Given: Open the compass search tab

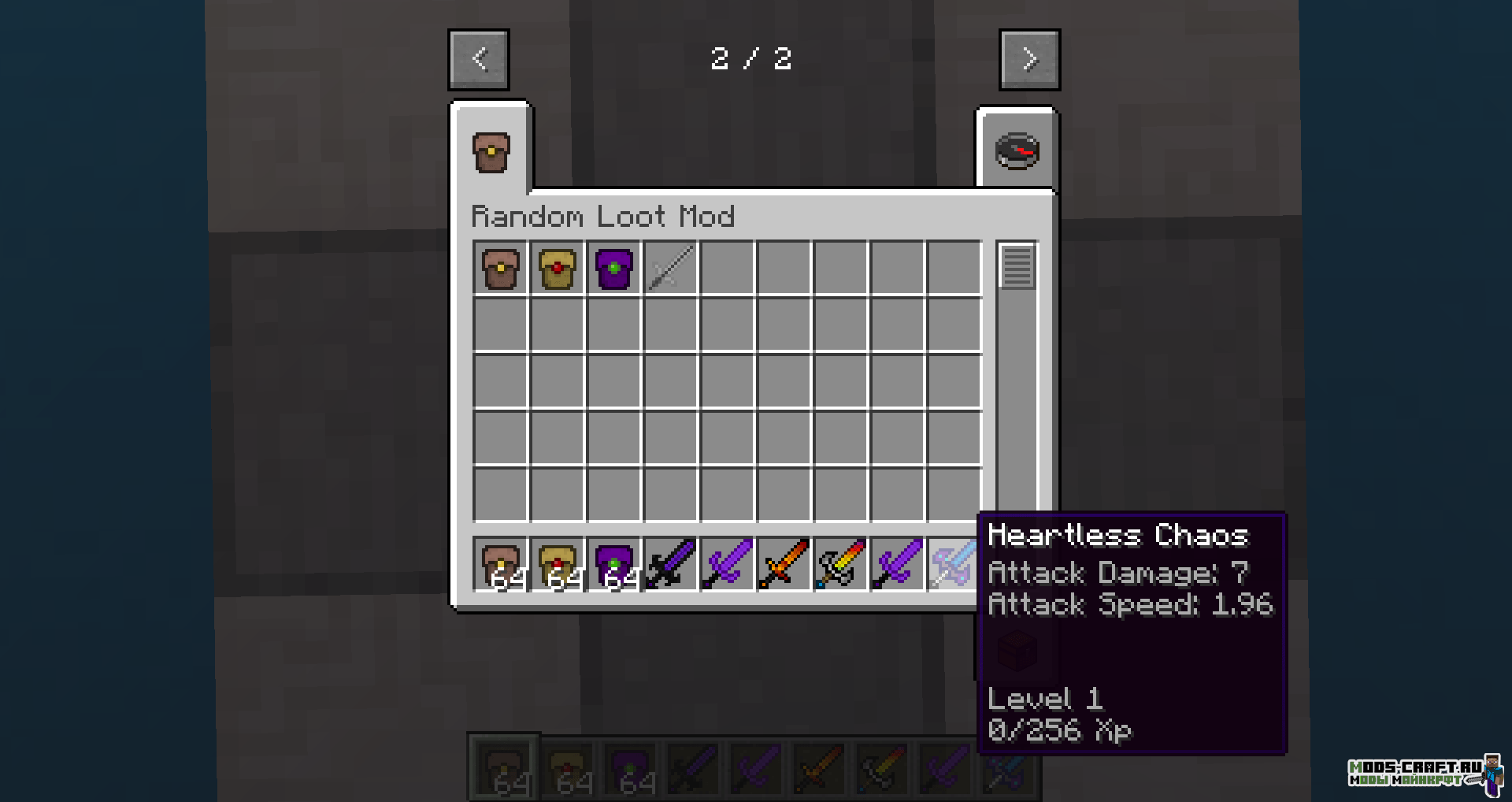Looking at the screenshot, I should click(1017, 152).
